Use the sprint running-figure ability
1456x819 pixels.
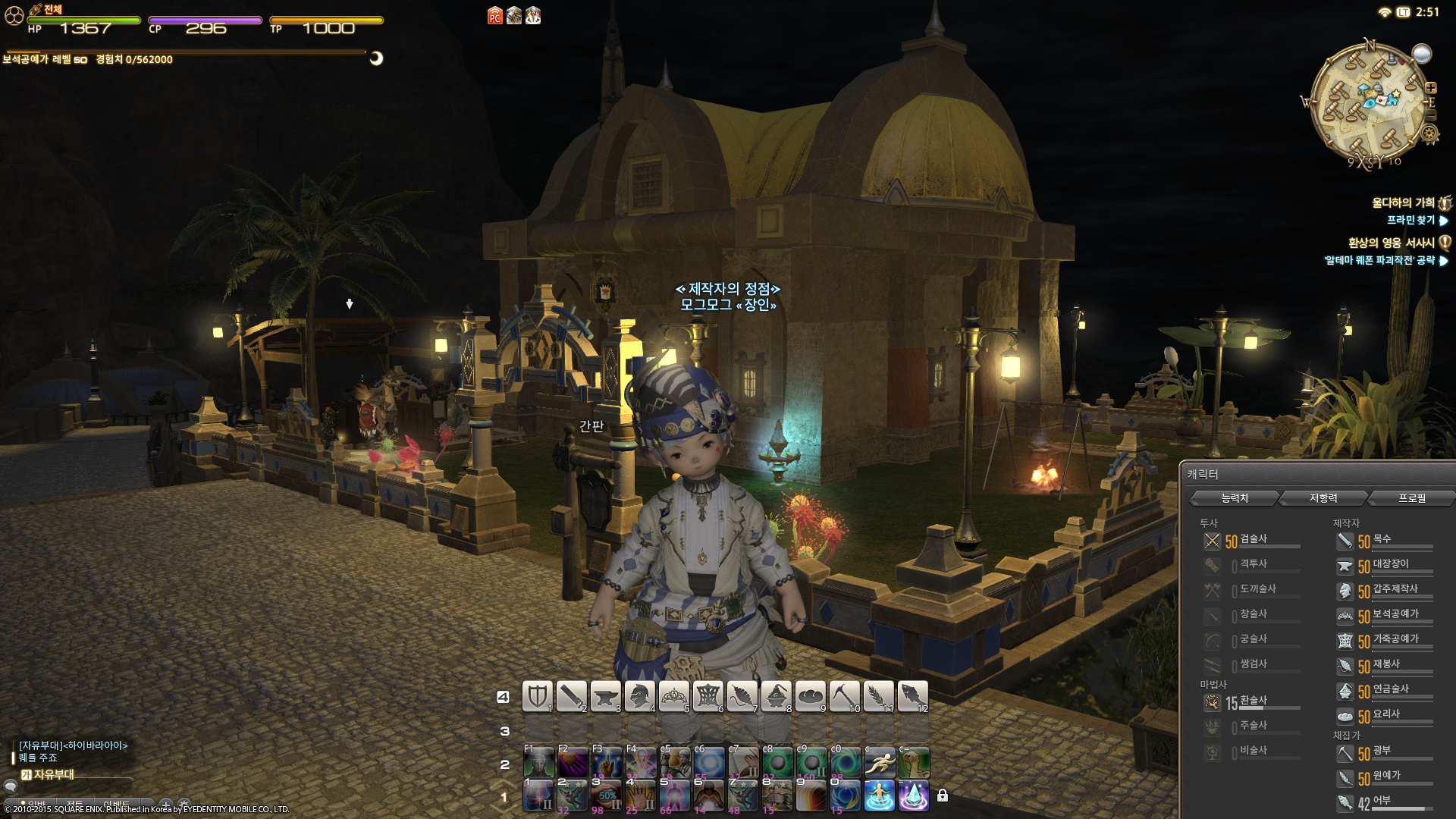point(880,762)
